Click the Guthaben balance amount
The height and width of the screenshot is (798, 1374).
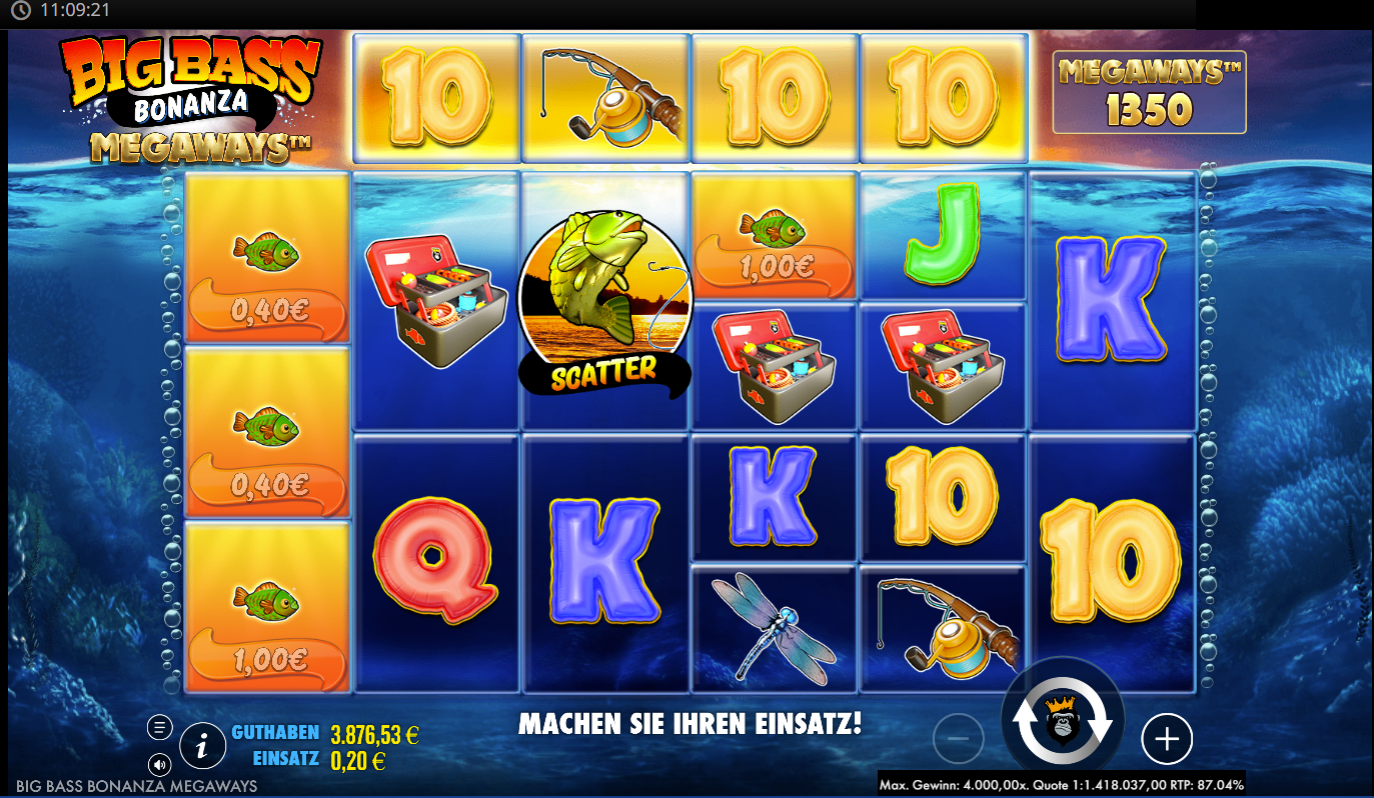(x=376, y=732)
